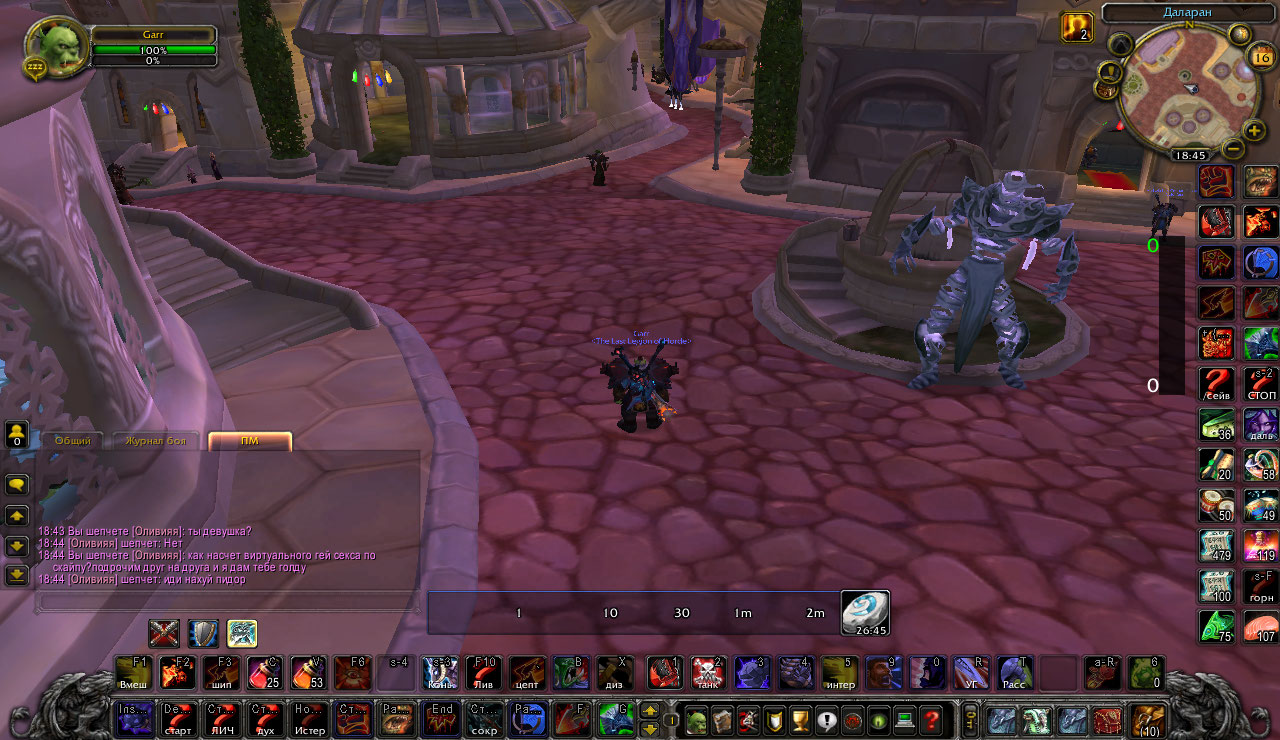This screenshot has width=1280, height=740.
Task: Open the chat menu speech bubble button
Action: click(x=17, y=484)
